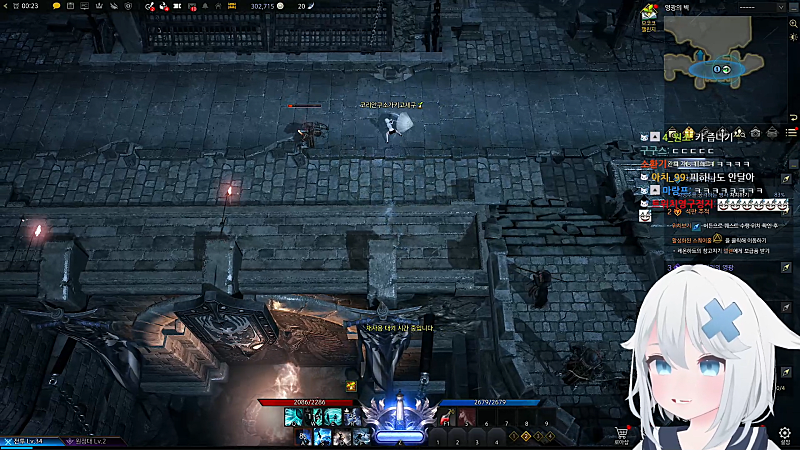Viewport: 800px width, 450px height.
Task: Minimize the minimap panel
Action: (793, 5)
